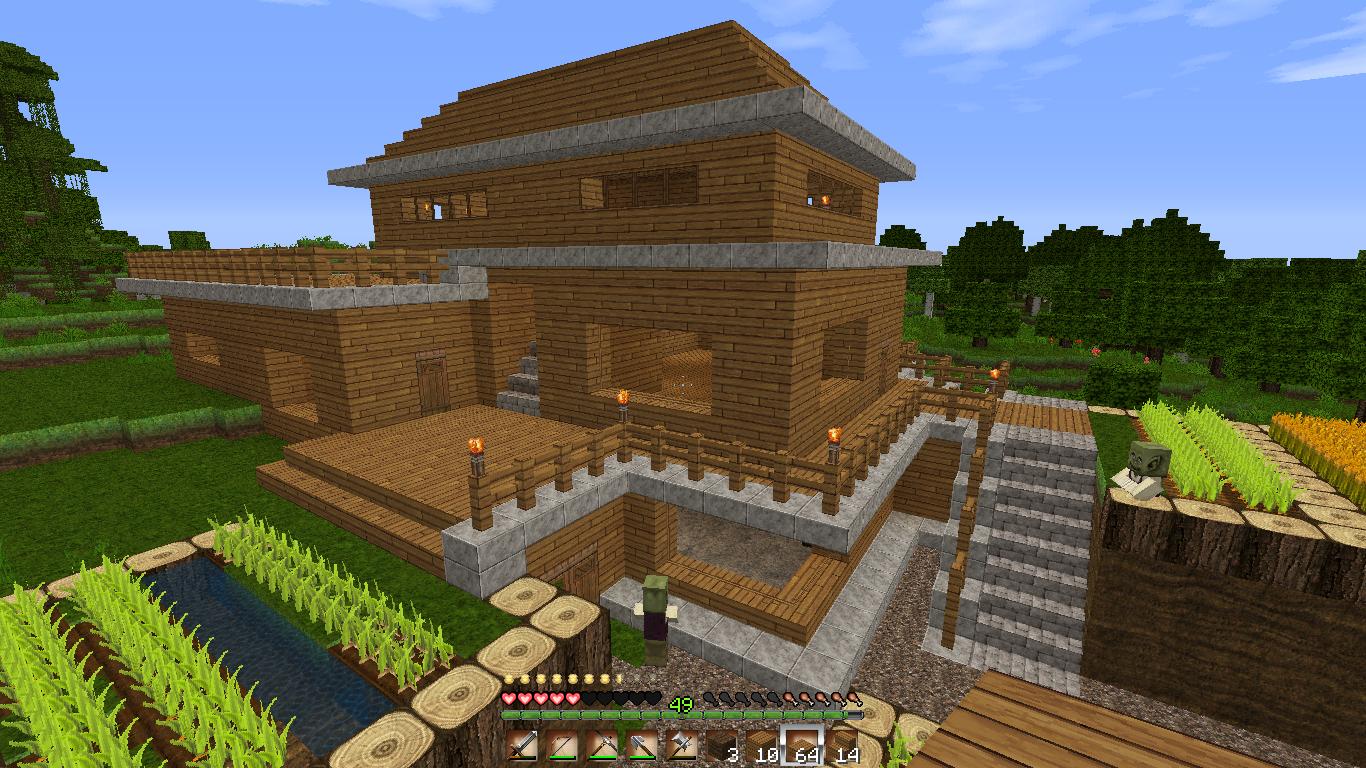Image resolution: width=1366 pixels, height=768 pixels.
Task: Select the pickaxe in hotbar slot three
Action: 603,745
